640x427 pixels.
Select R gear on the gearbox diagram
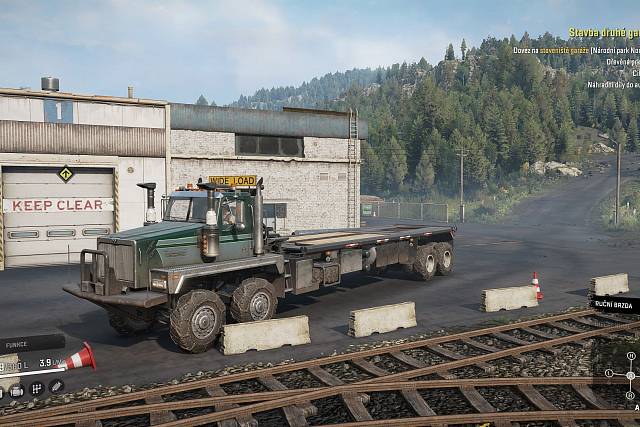click(631, 396)
